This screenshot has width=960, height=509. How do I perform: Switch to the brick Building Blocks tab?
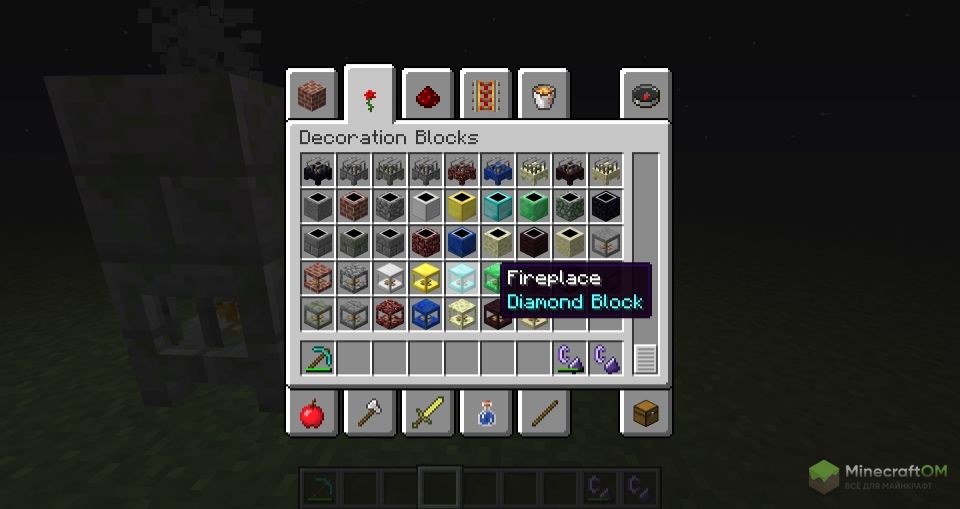(312, 96)
